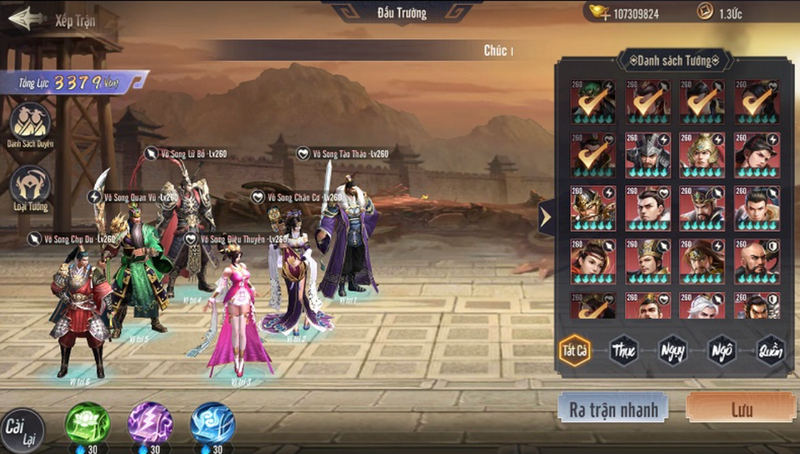Show all heroes with Tất Cả filter
Image resolution: width=800 pixels, height=454 pixels.
coord(574,351)
